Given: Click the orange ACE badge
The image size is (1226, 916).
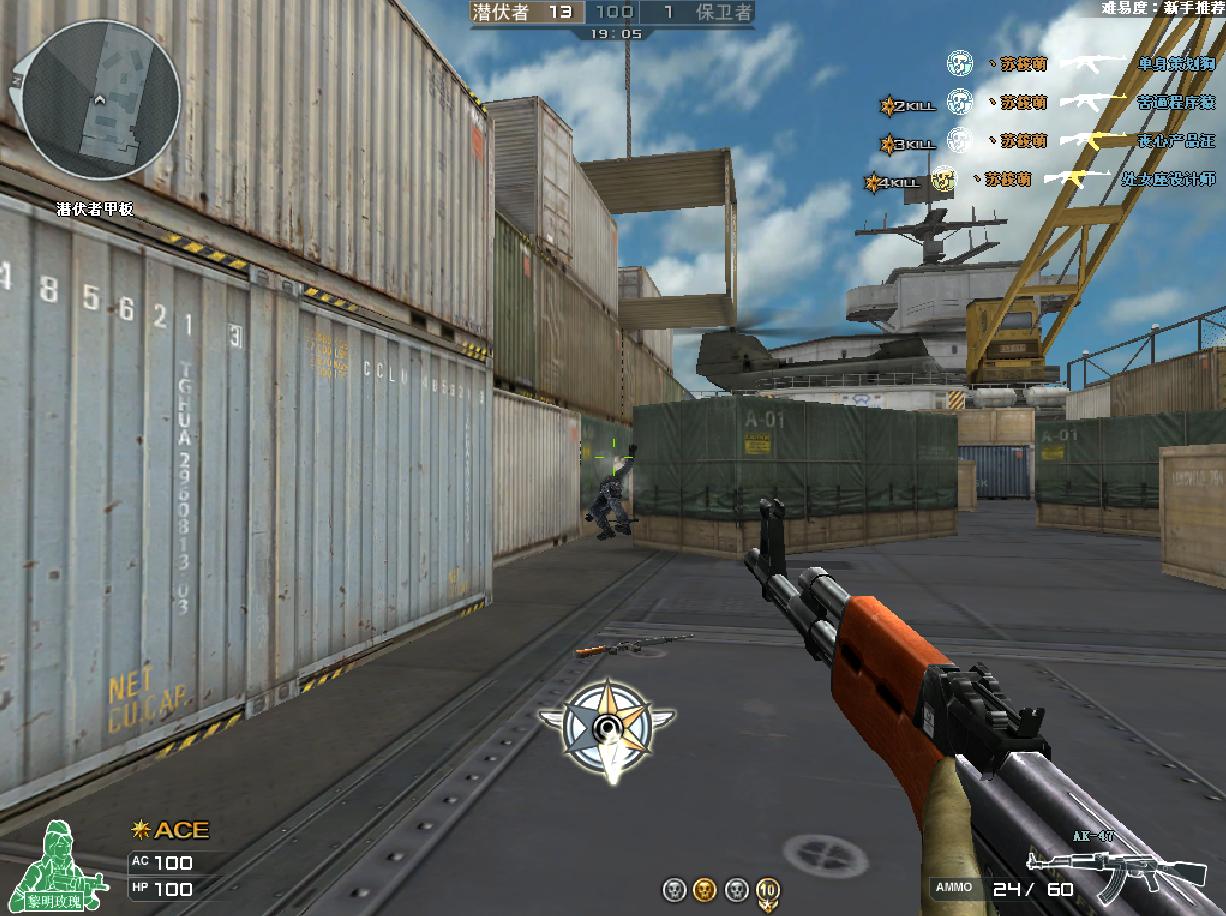Looking at the screenshot, I should point(170,830).
